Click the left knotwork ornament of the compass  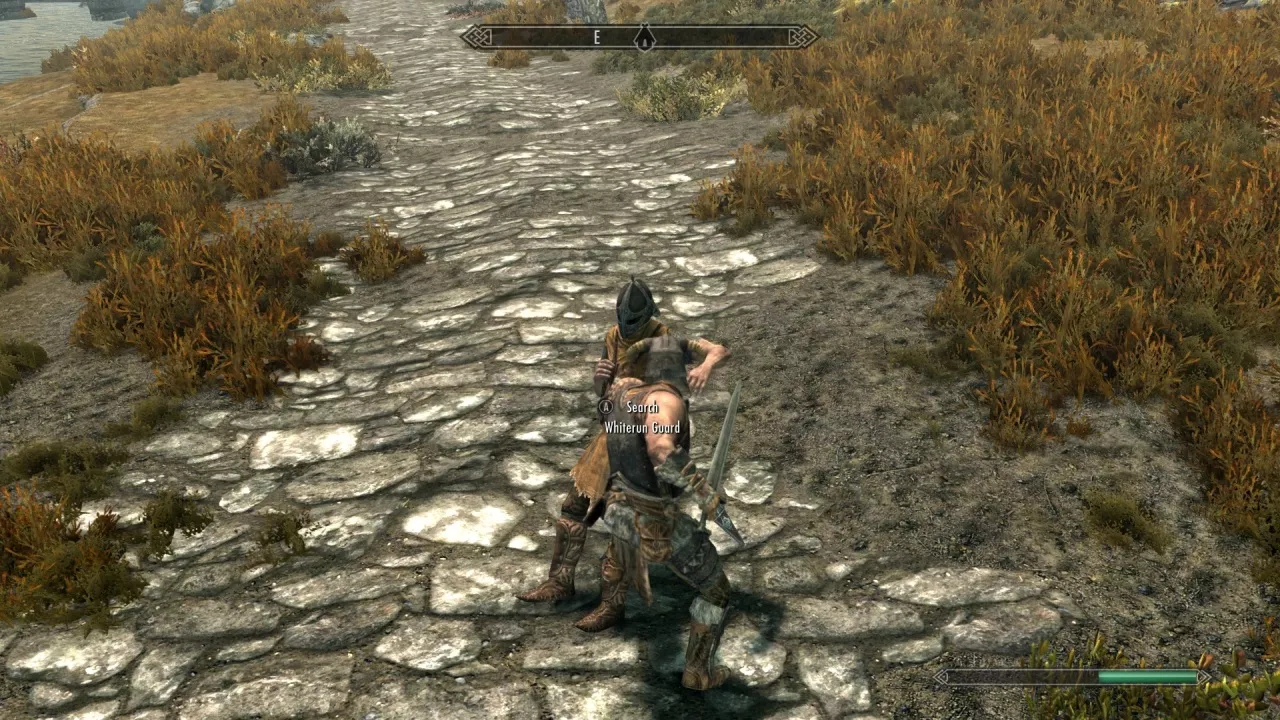(x=475, y=37)
